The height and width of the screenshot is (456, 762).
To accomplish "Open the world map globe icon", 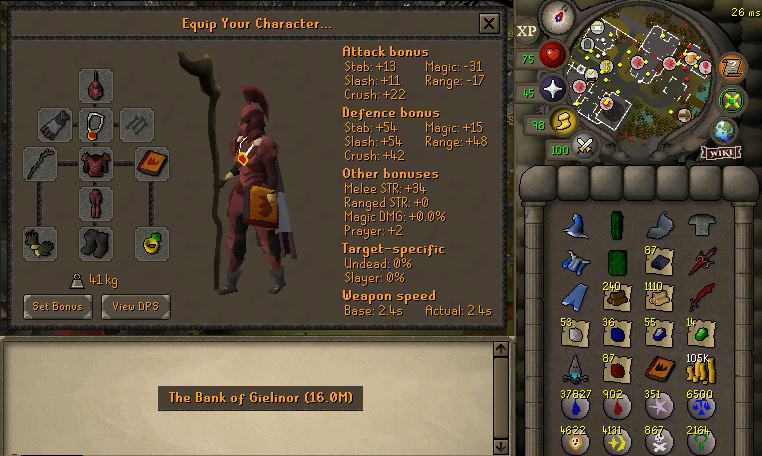I will click(x=725, y=130).
